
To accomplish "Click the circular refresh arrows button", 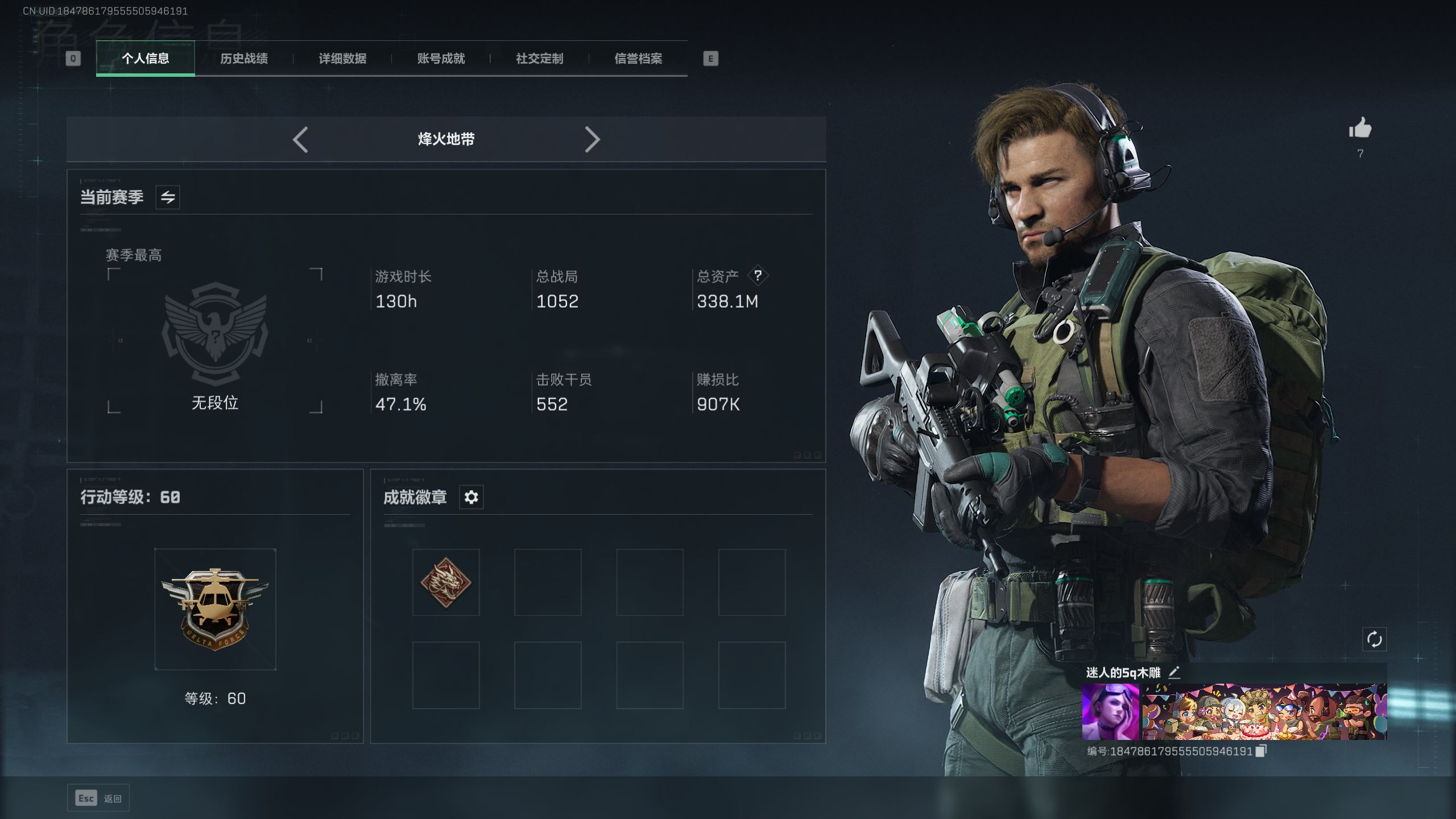I will (1374, 639).
